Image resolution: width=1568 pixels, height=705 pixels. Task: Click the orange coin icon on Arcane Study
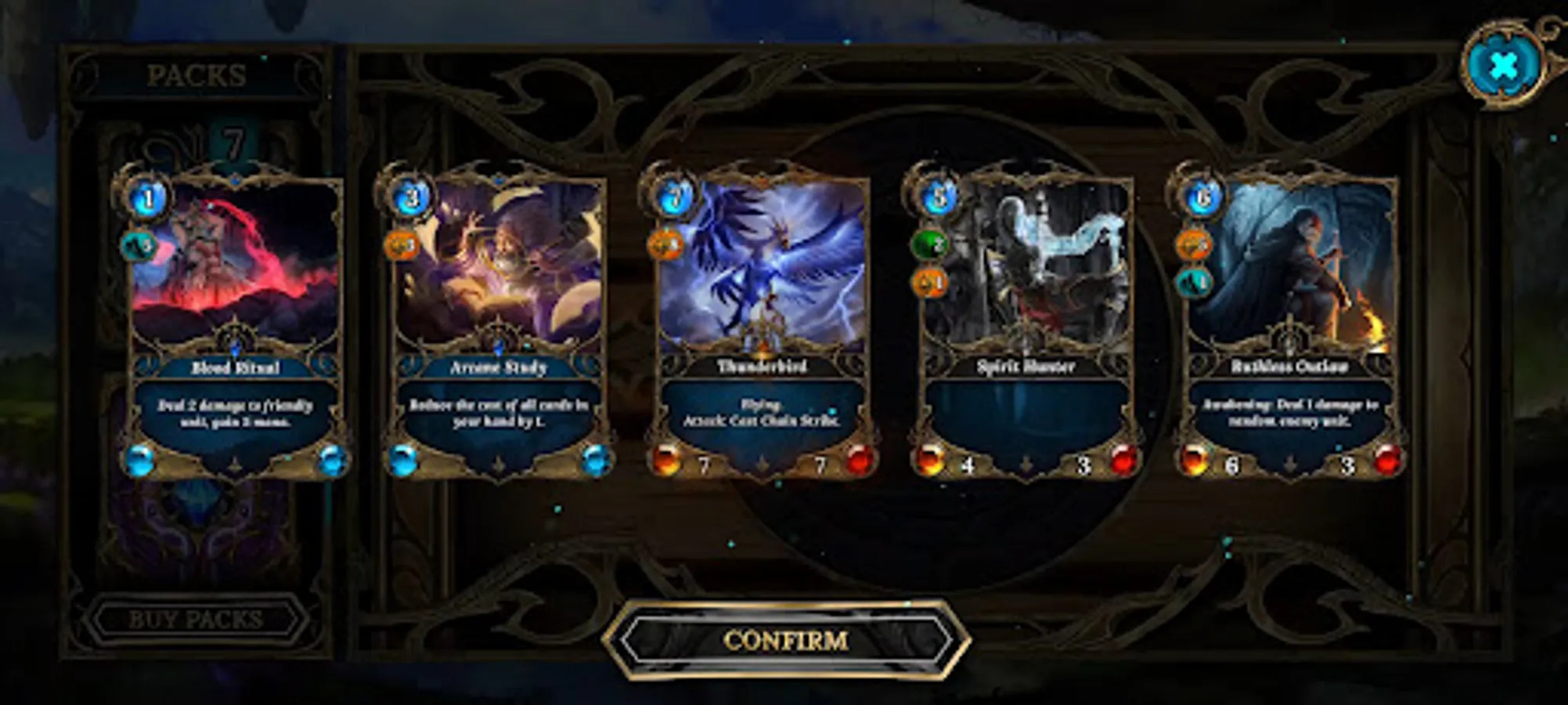404,245
